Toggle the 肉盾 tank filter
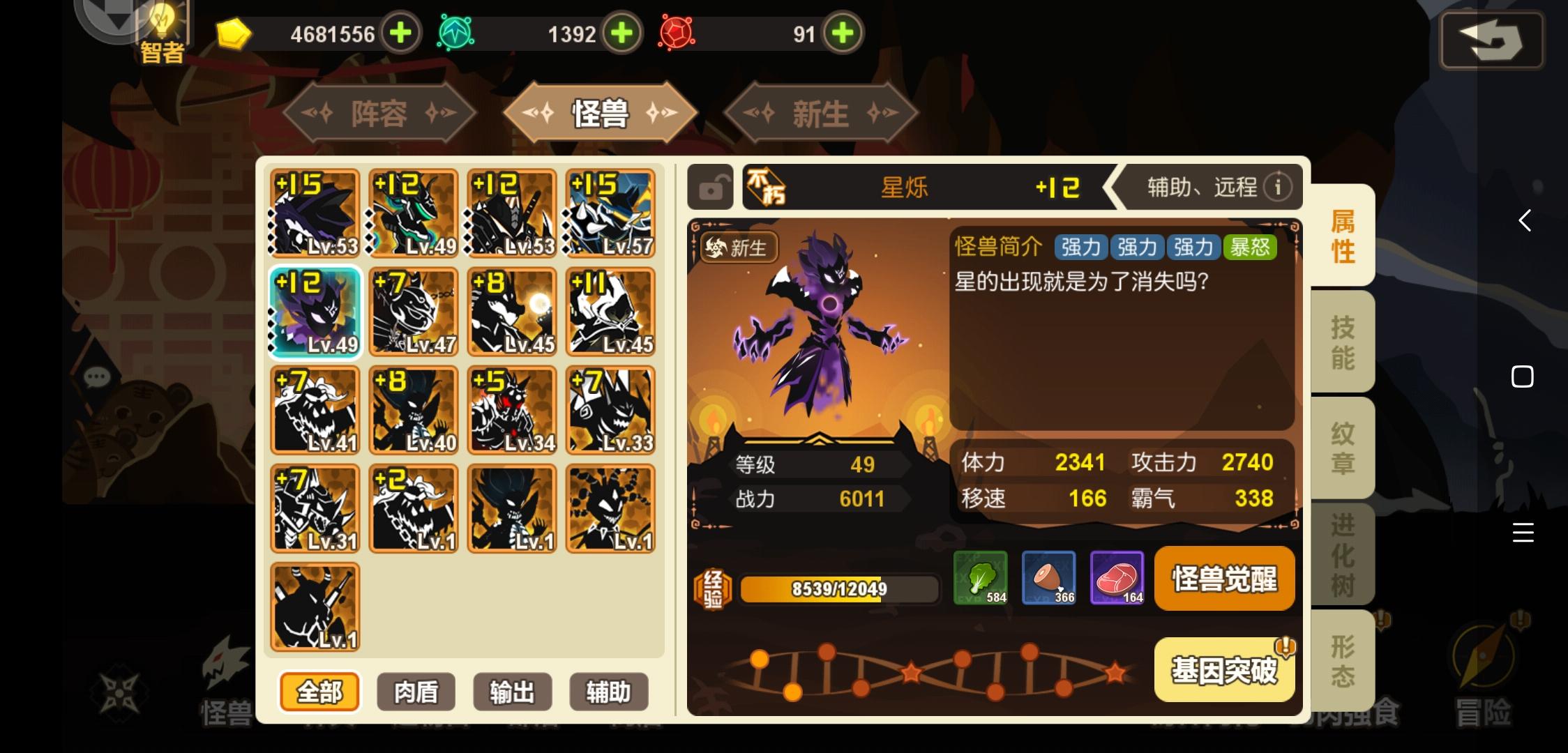The image size is (1568, 753). point(415,692)
